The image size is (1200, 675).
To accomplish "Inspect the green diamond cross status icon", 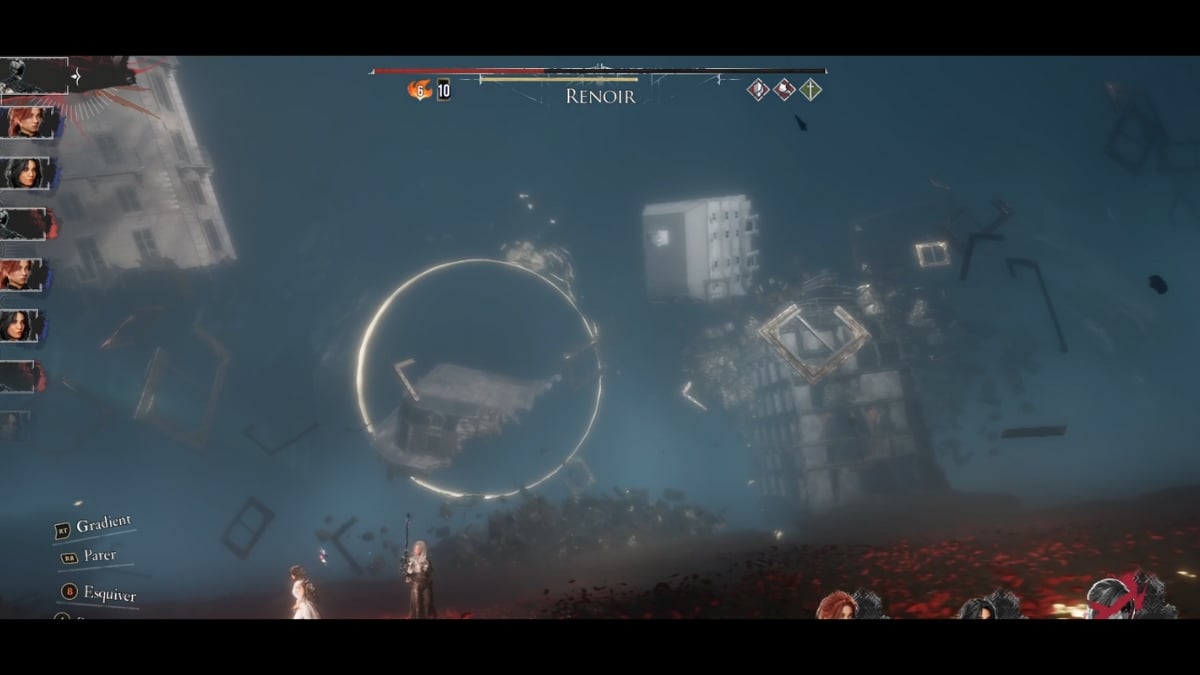I will point(810,90).
